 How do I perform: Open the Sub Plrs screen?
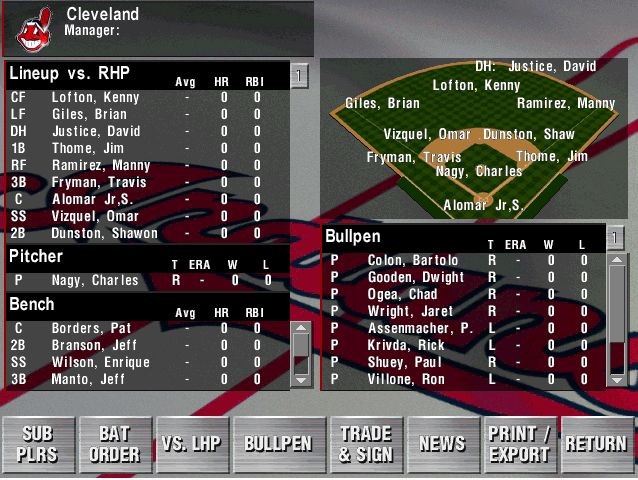[38, 444]
